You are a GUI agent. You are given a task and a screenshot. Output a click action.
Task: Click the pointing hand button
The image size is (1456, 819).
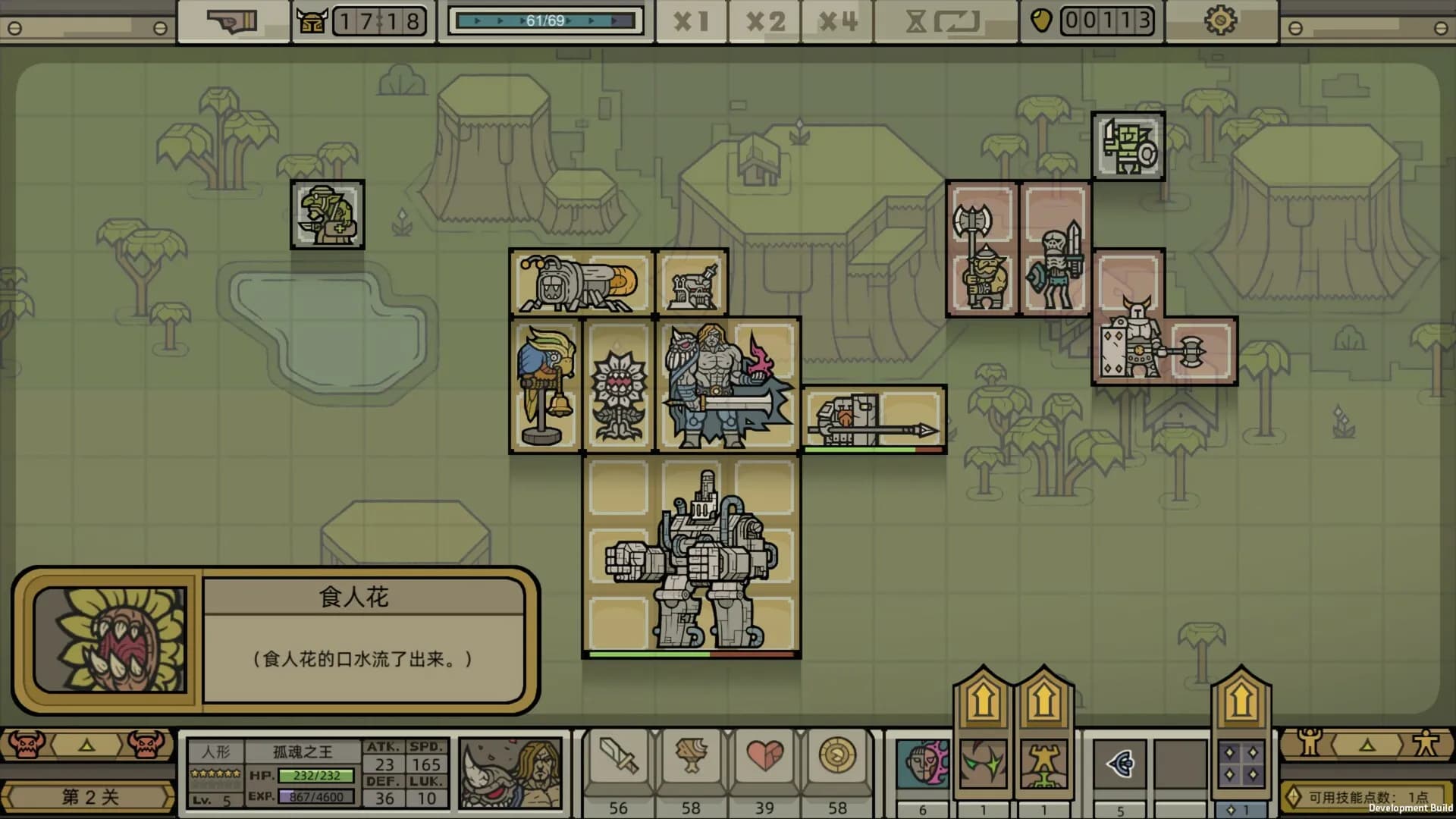tap(233, 21)
